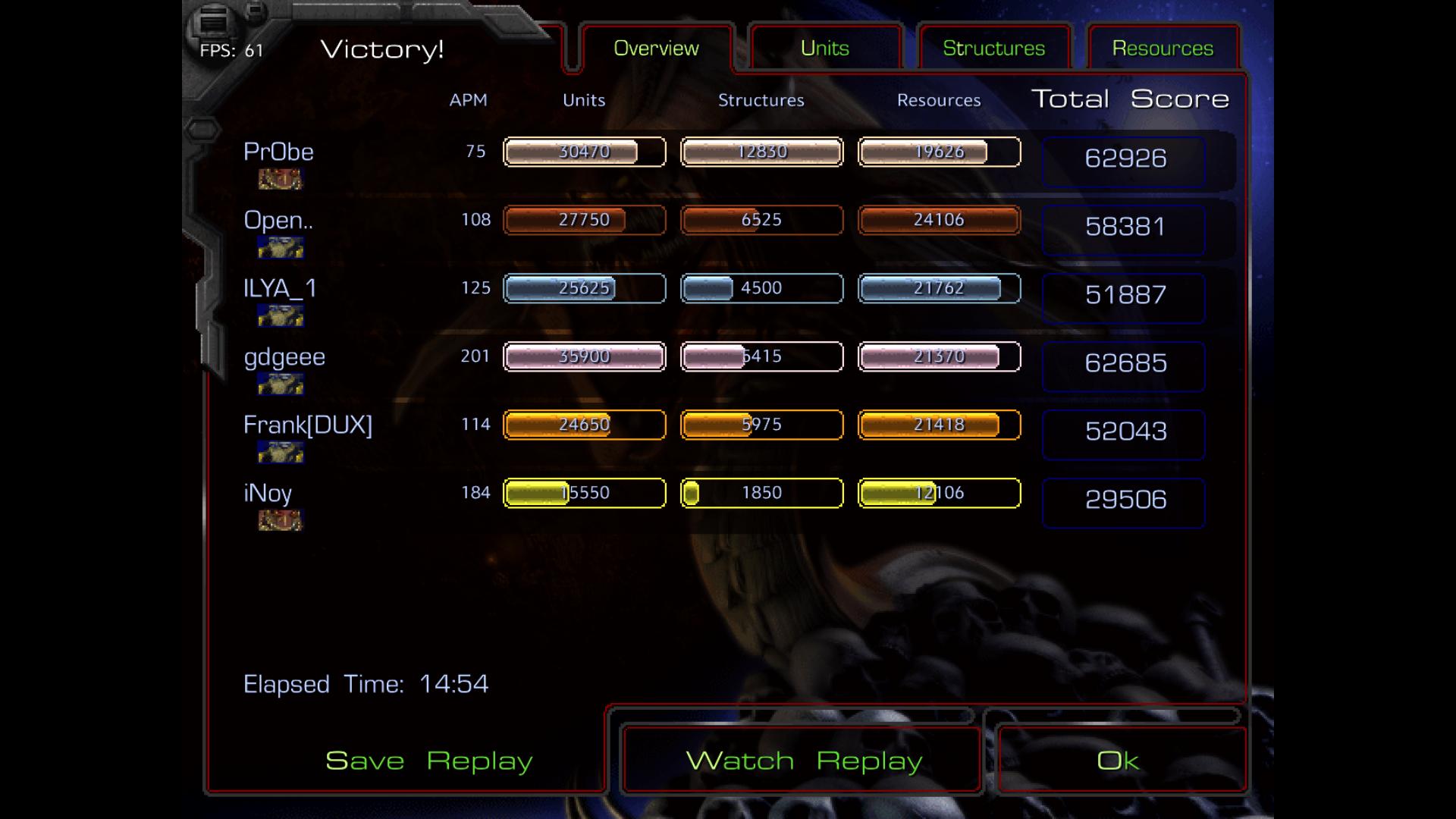
Task: Select player row Pr0be
Action: click(278, 152)
